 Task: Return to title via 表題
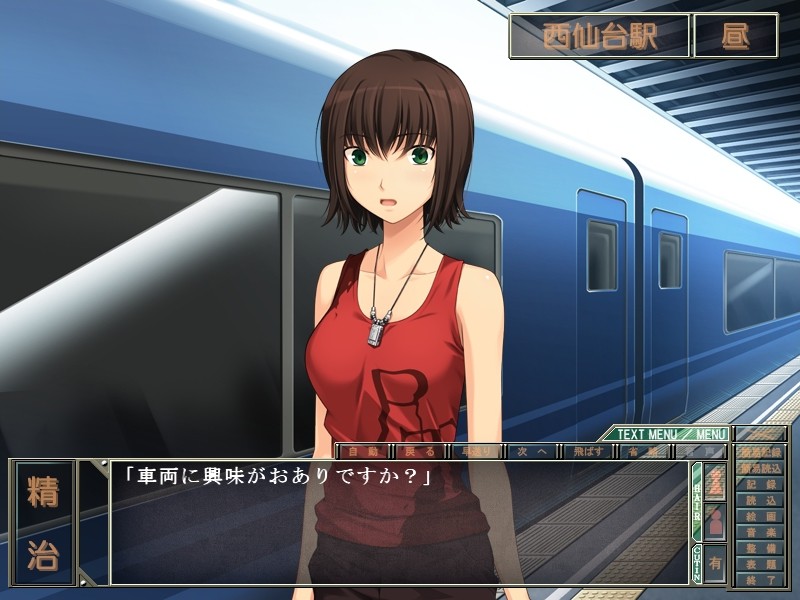coord(761,563)
